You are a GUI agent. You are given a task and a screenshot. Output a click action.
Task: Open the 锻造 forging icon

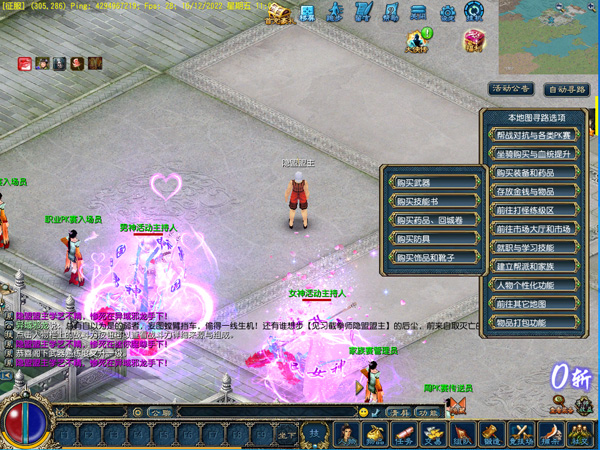tap(492, 435)
